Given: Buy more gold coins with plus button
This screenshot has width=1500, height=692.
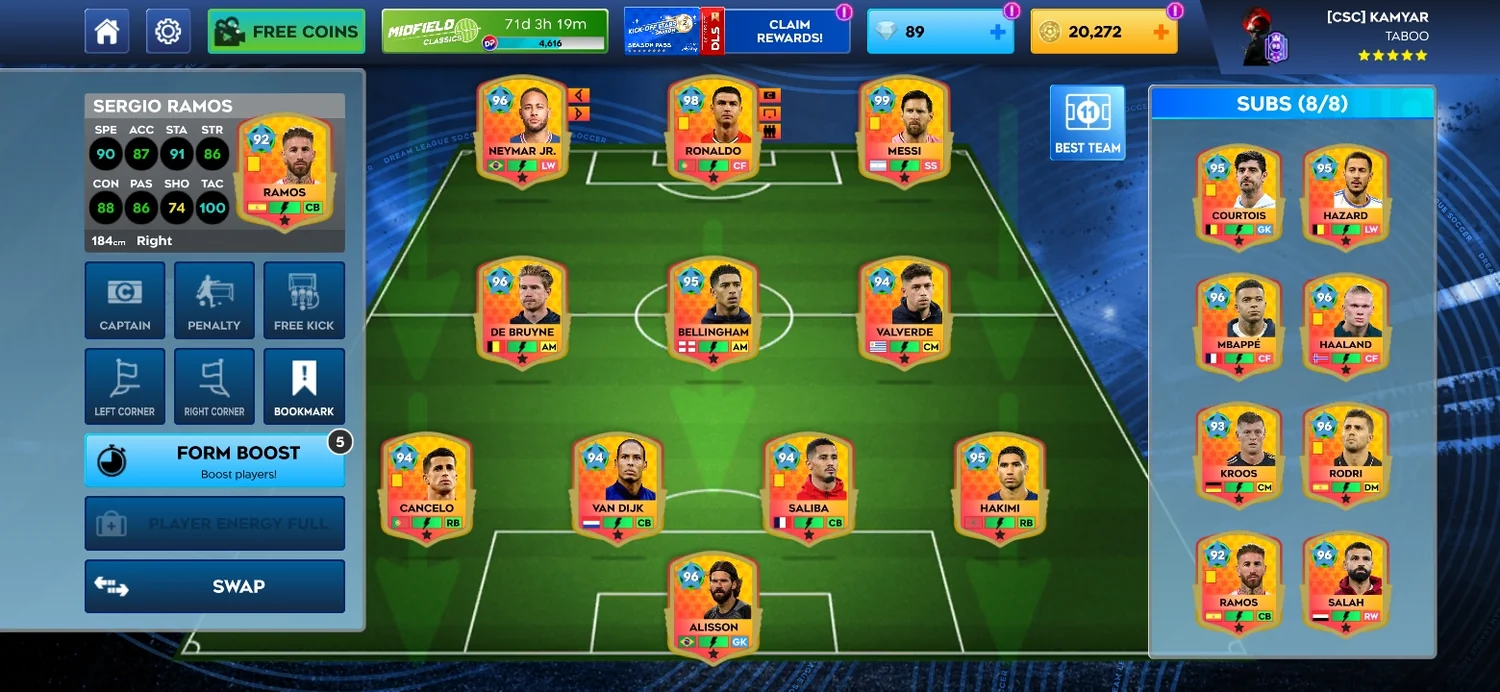Looking at the screenshot, I should [1160, 32].
